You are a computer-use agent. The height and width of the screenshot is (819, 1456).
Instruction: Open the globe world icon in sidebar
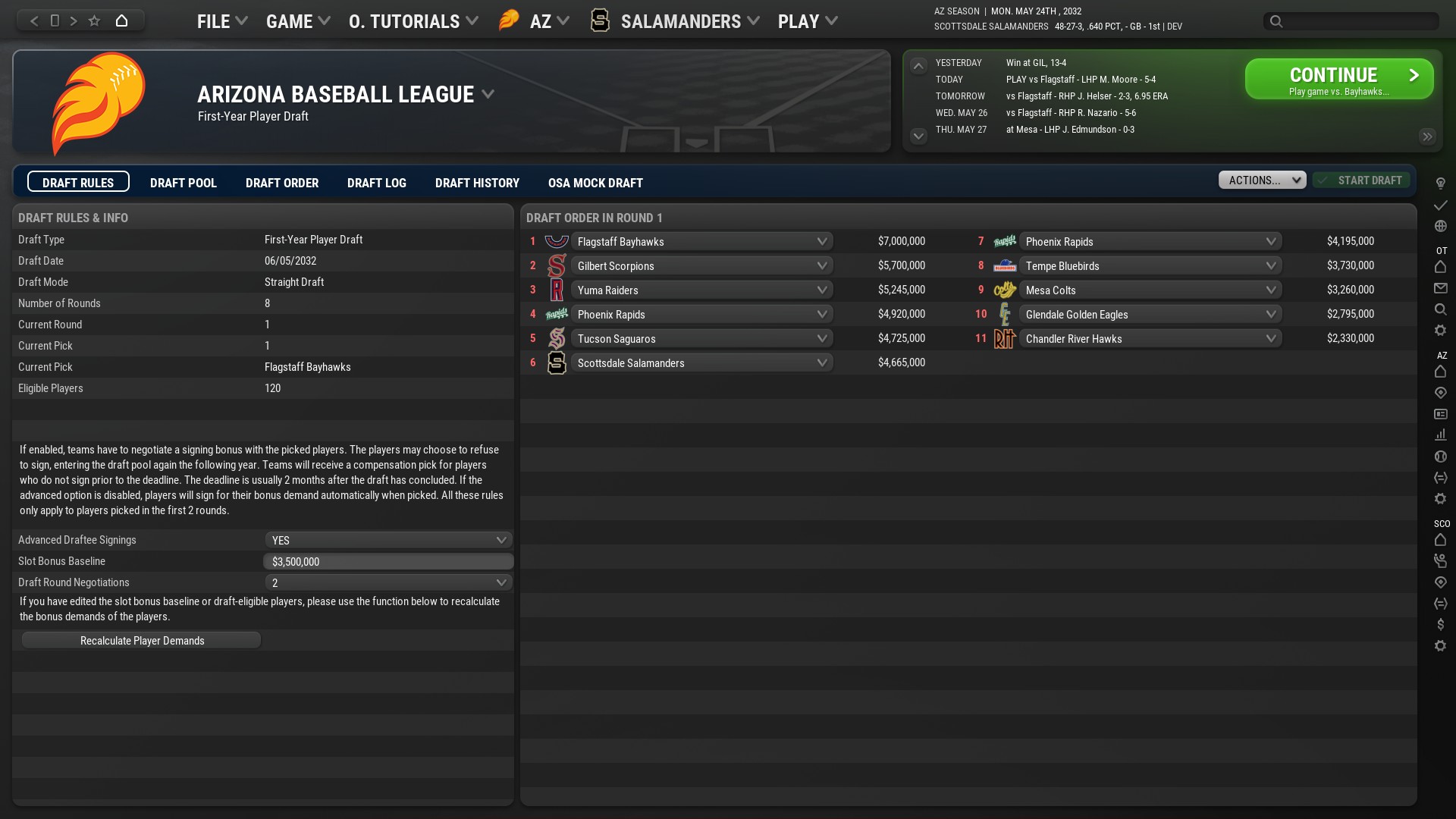[1440, 225]
